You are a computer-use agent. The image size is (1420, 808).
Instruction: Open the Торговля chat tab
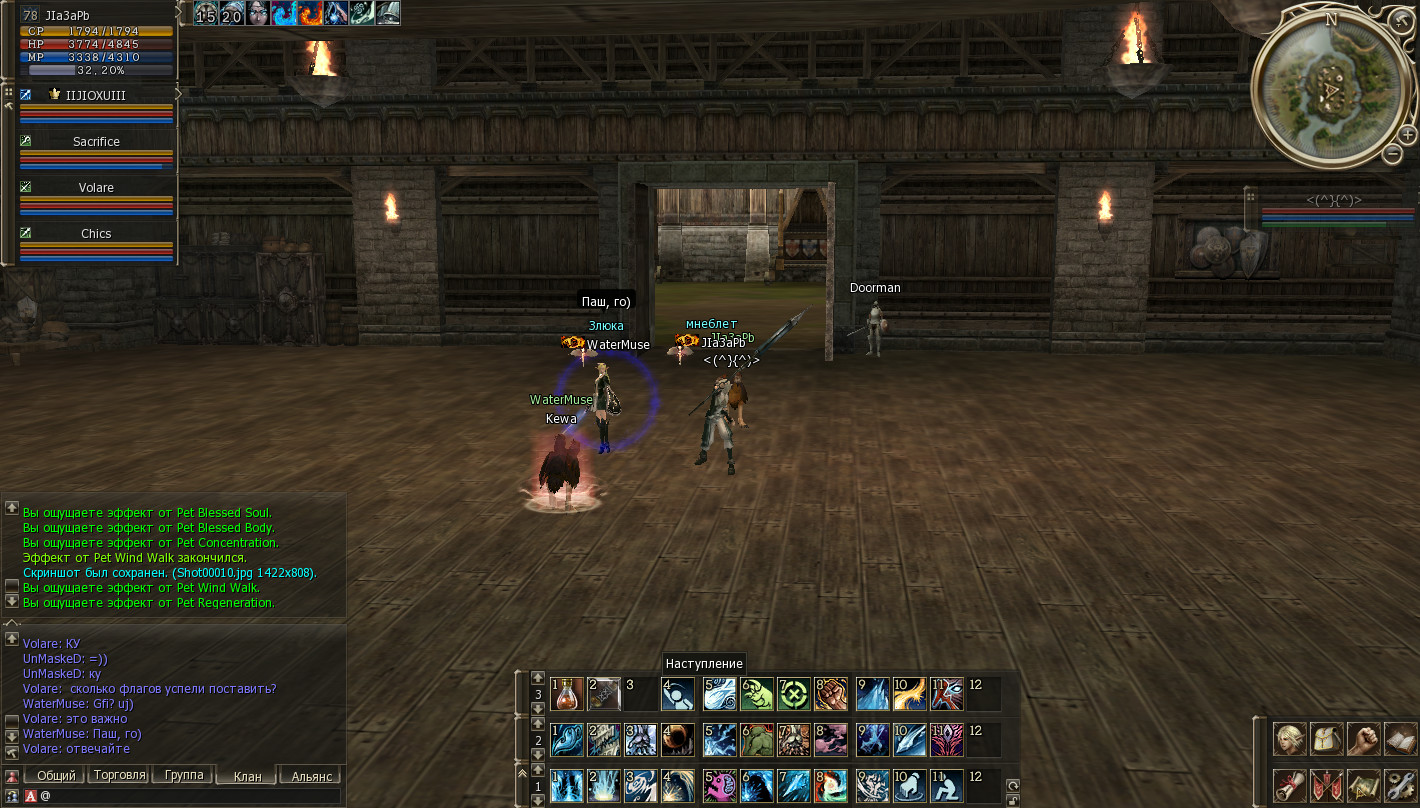tap(118, 775)
